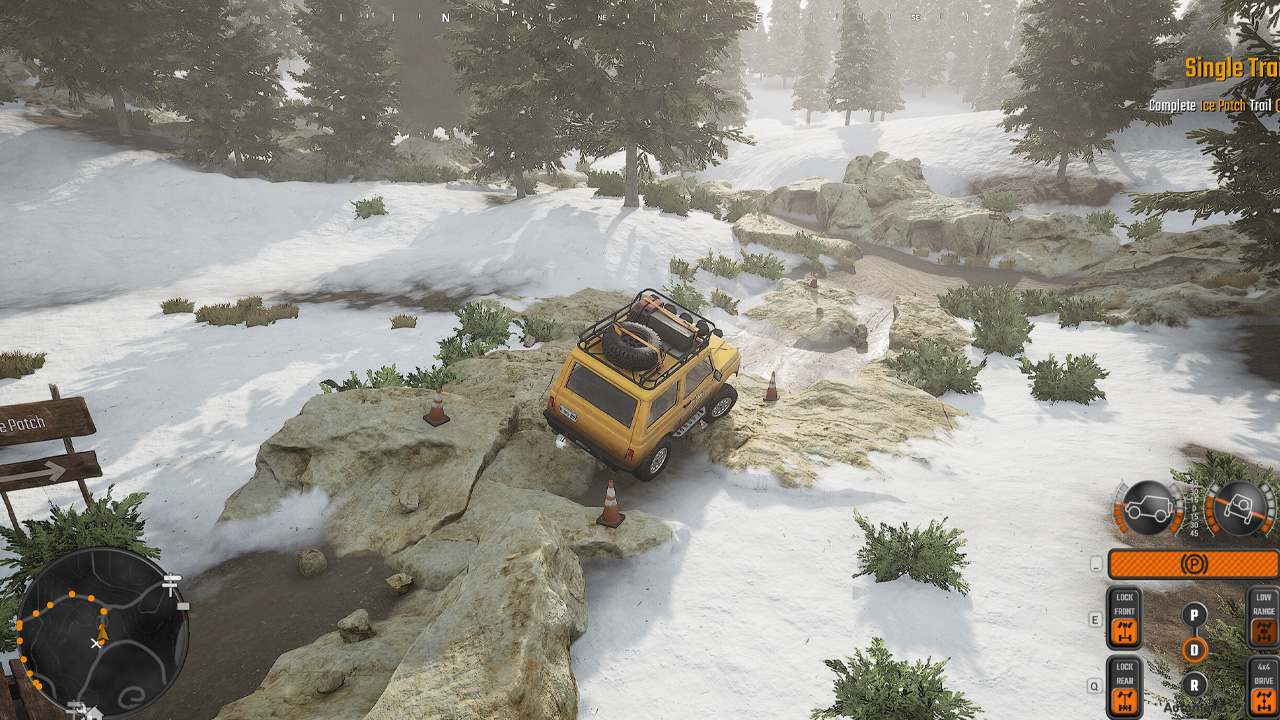Select the D drive gear
The height and width of the screenshot is (720, 1280).
click(1193, 650)
